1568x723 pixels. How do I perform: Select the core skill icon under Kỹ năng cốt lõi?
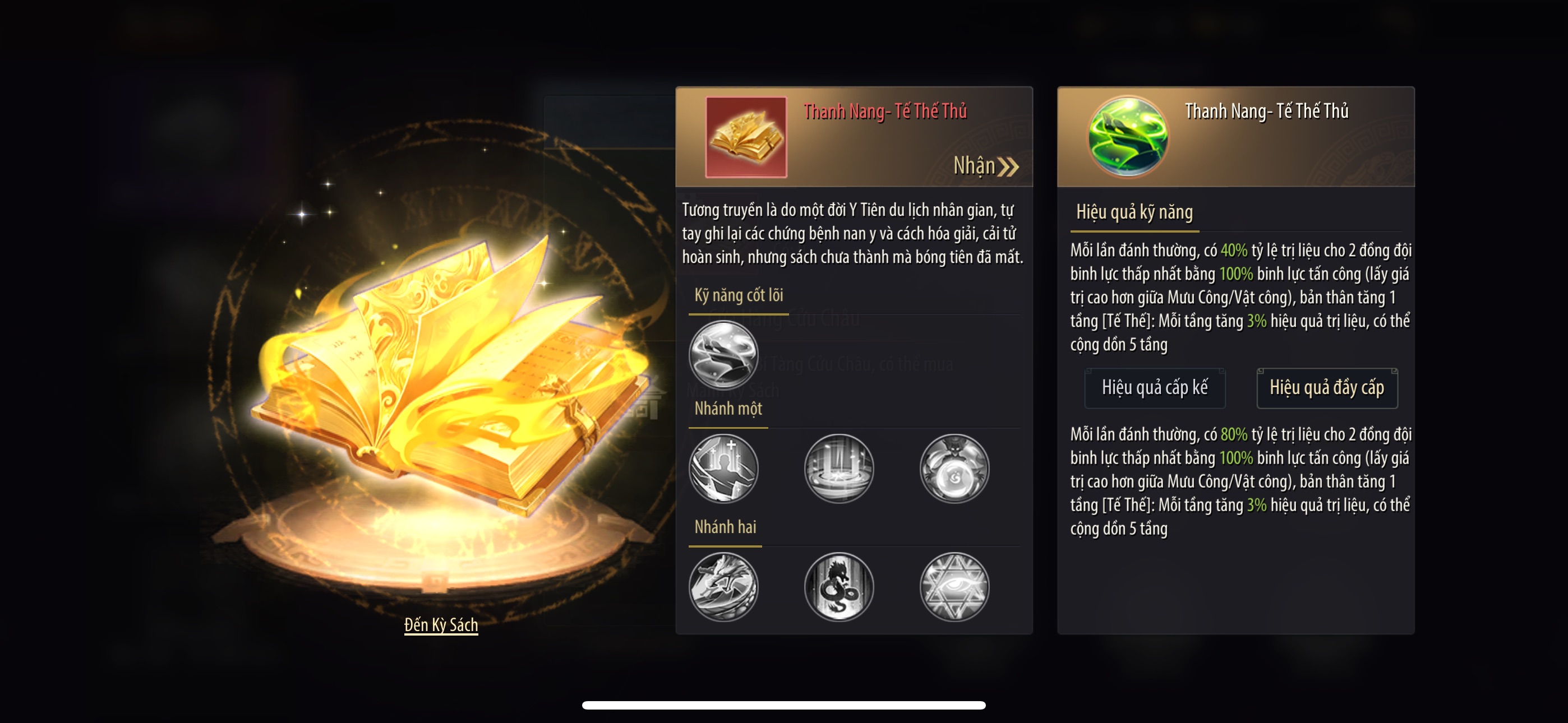click(x=723, y=354)
